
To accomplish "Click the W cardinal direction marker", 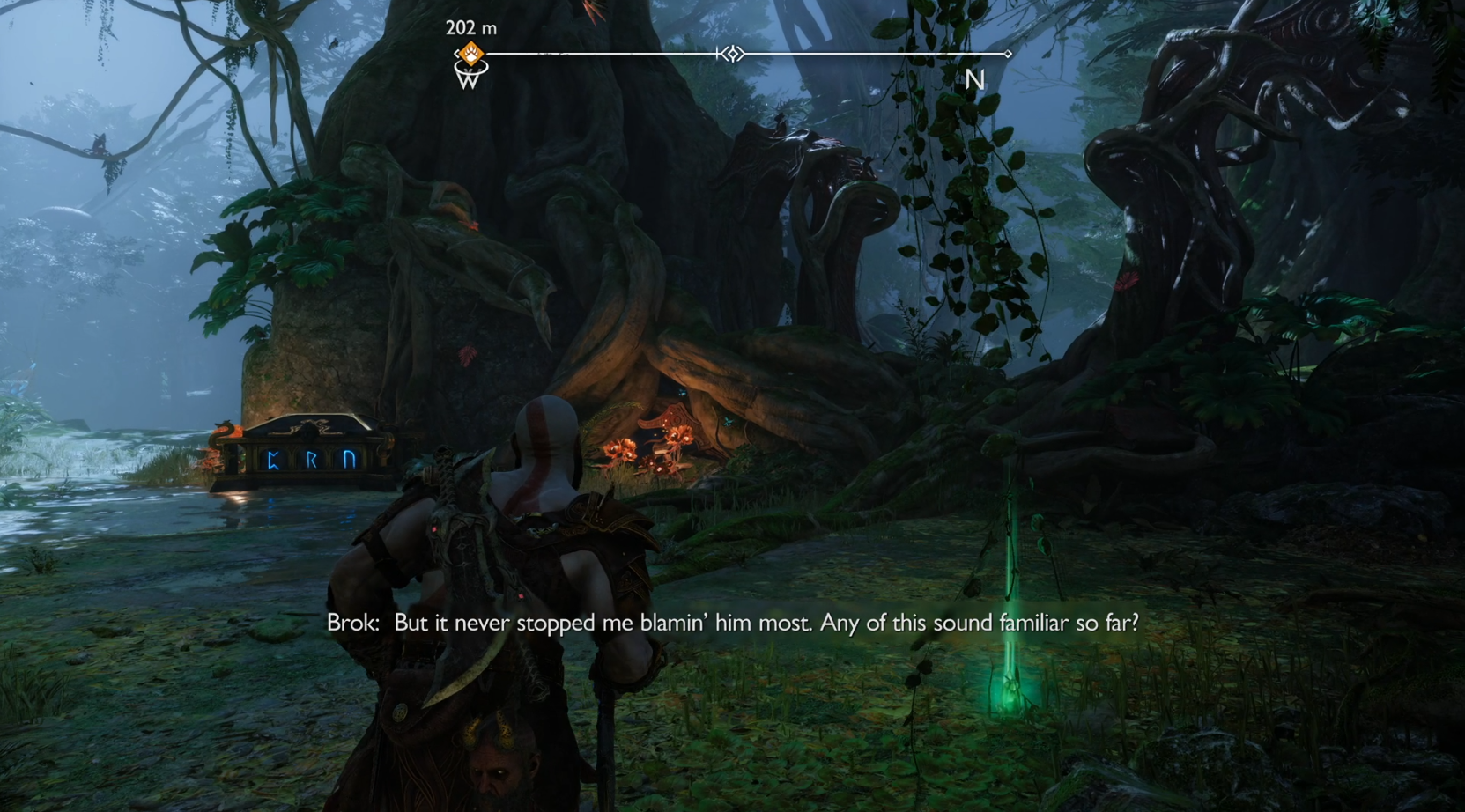I will (x=468, y=81).
